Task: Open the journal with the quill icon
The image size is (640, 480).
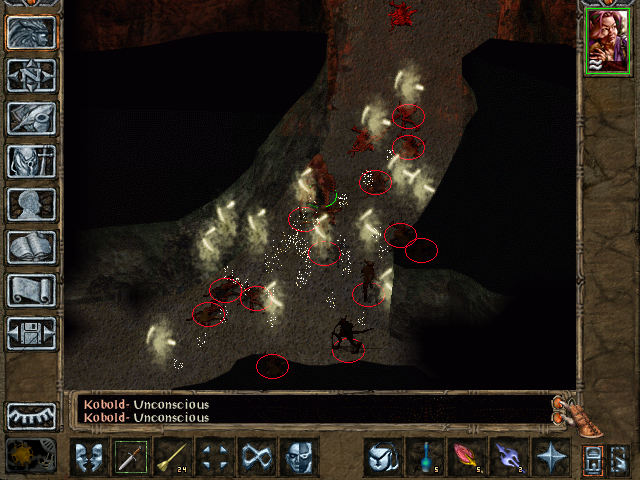Action: (x=31, y=118)
